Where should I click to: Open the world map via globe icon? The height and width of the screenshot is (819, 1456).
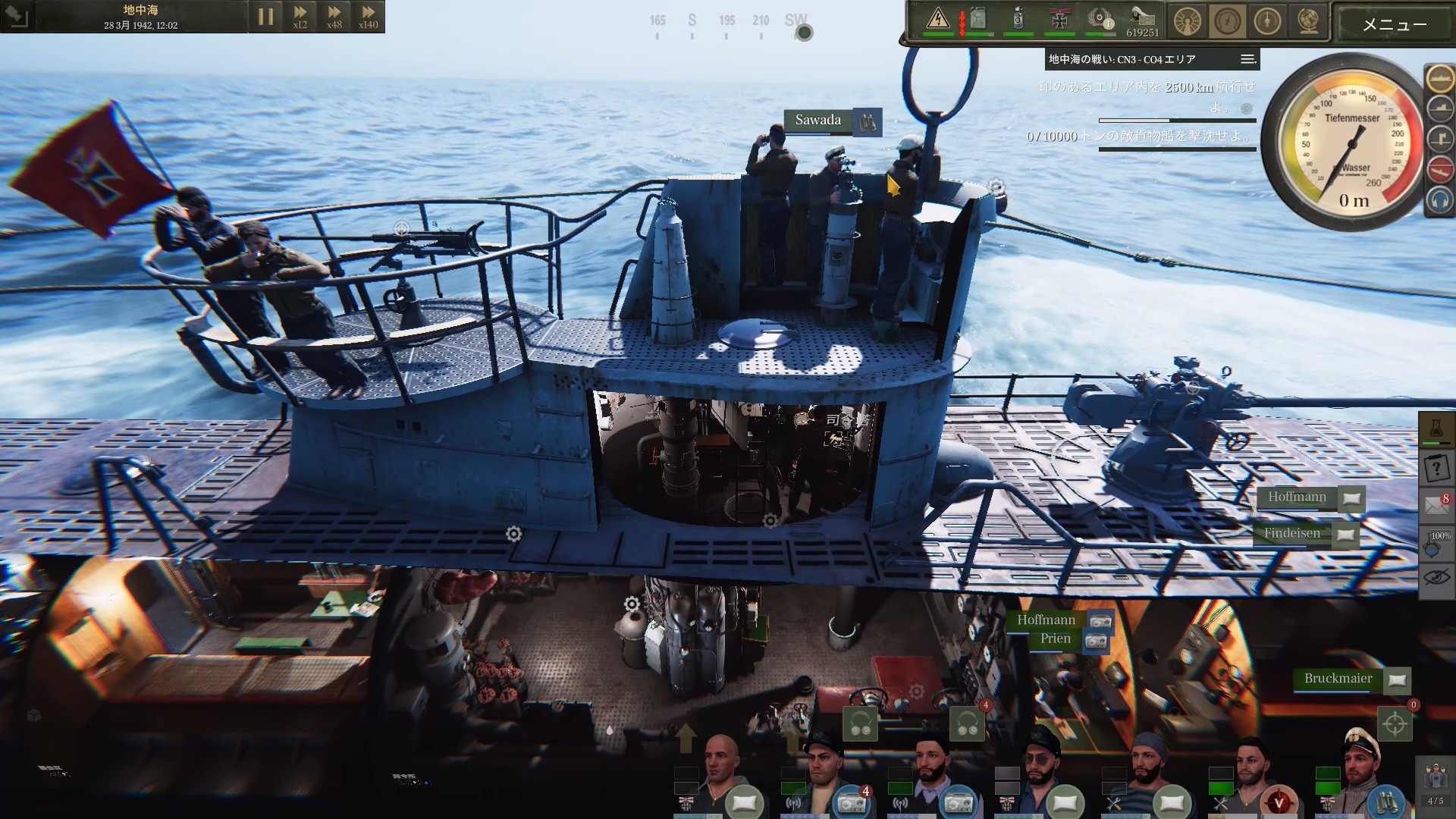[x=1308, y=23]
